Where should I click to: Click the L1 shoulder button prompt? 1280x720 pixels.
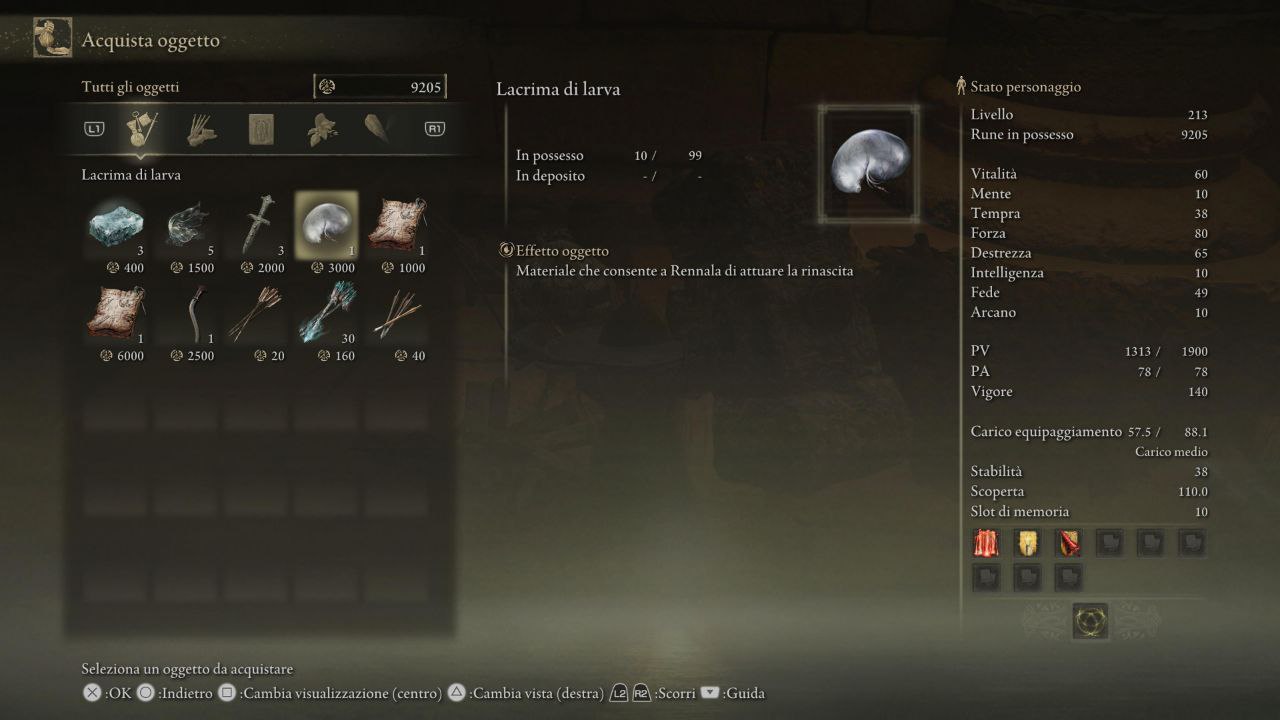tap(93, 129)
